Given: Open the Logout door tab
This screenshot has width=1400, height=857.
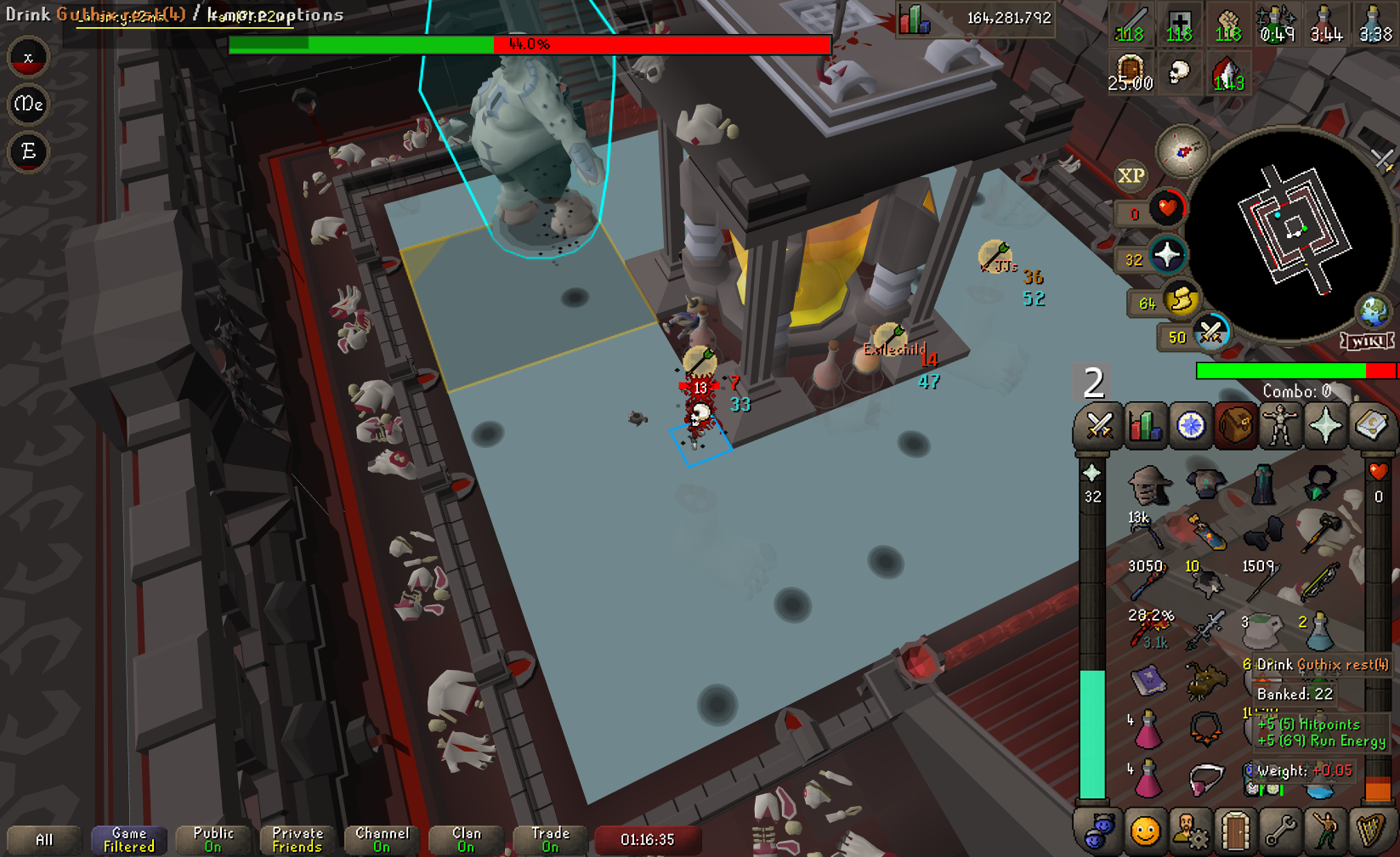Looking at the screenshot, I should pyautogui.click(x=1235, y=831).
